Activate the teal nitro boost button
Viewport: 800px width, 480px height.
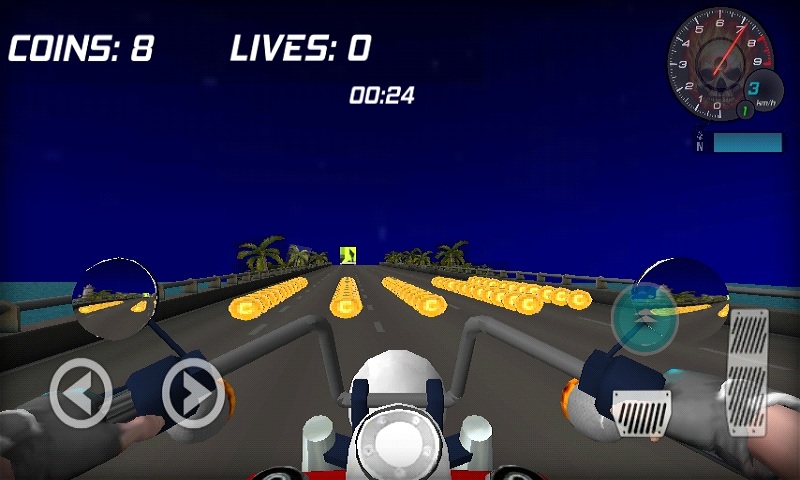point(645,317)
